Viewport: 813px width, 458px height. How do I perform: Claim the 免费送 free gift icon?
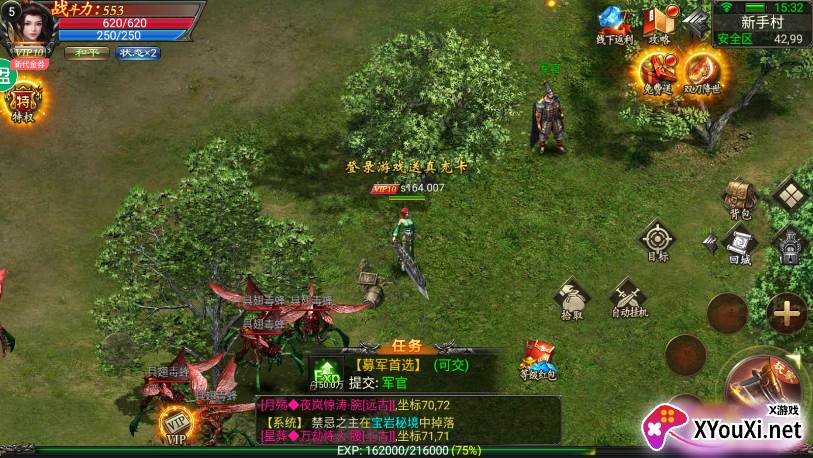pyautogui.click(x=655, y=72)
